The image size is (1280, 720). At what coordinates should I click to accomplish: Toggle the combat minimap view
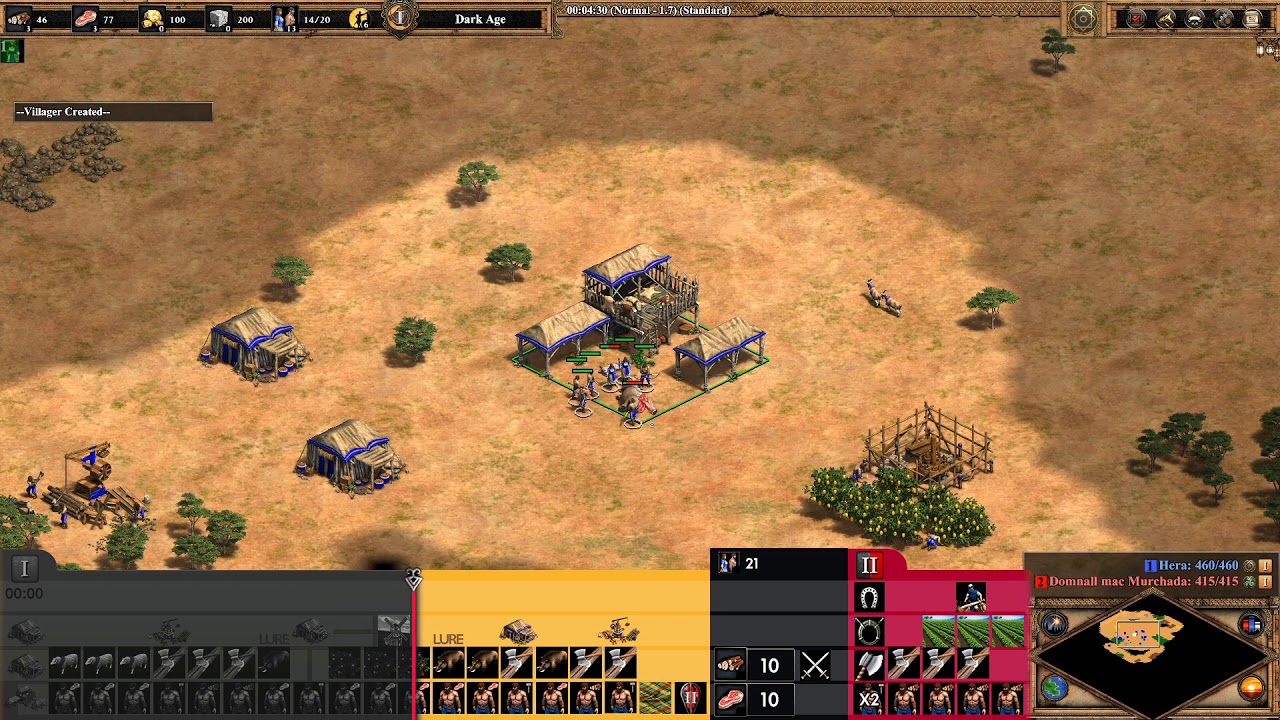pos(1054,624)
